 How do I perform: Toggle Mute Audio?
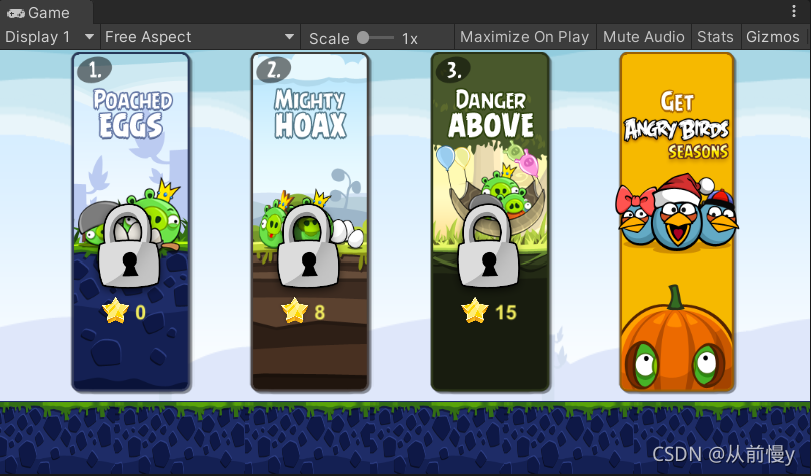pos(643,37)
